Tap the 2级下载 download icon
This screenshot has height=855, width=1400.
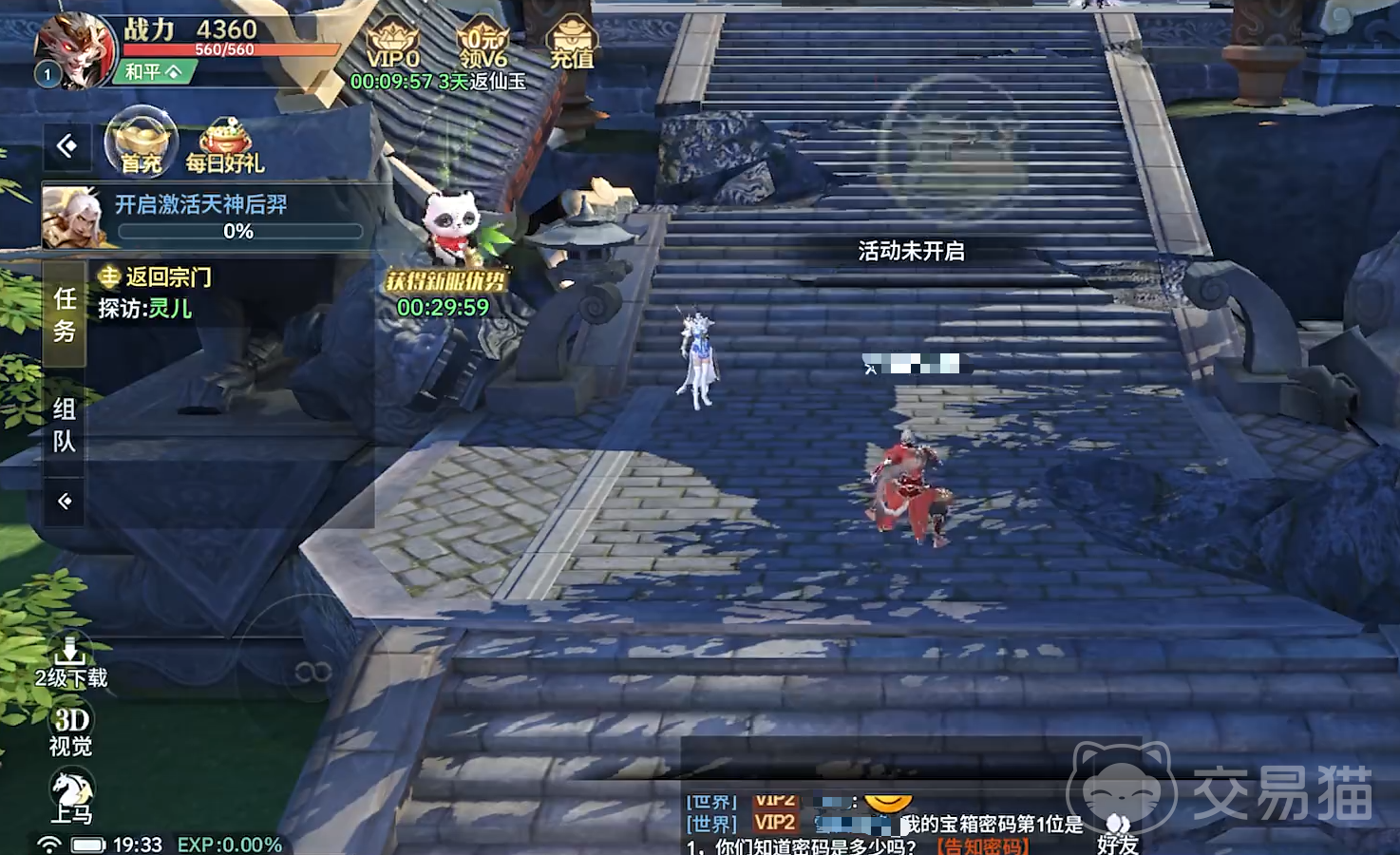(x=70, y=662)
